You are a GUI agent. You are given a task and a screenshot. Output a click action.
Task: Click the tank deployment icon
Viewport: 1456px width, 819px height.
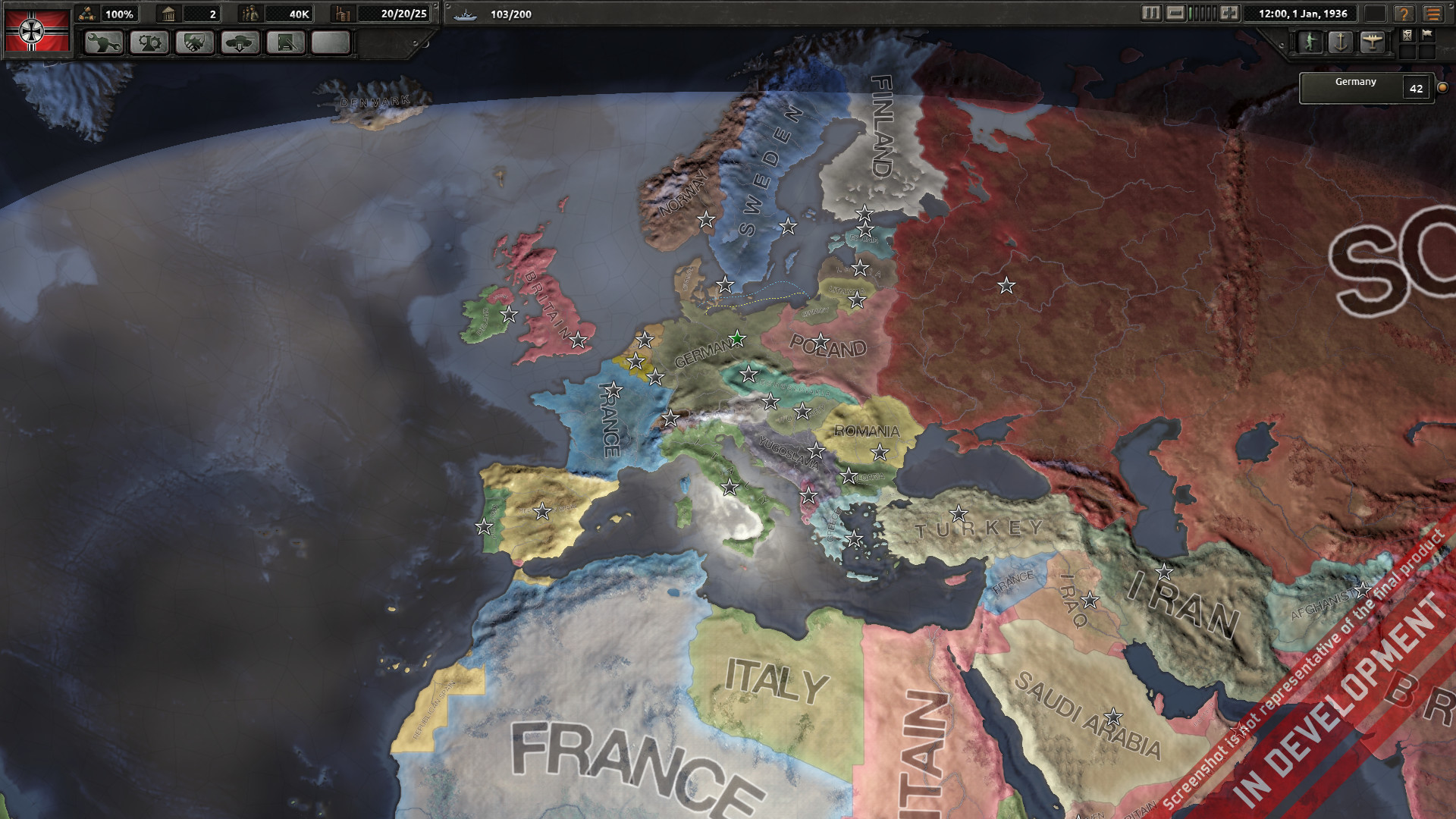pos(240,43)
